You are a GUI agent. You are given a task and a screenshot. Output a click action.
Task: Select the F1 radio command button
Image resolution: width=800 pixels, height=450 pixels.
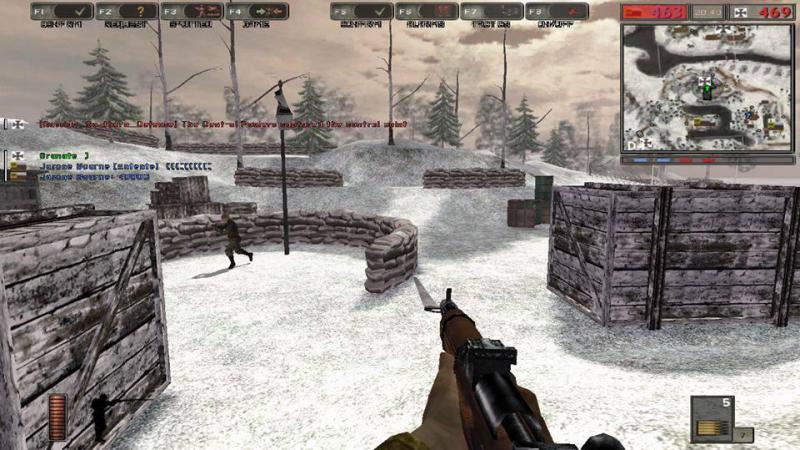click(61, 11)
